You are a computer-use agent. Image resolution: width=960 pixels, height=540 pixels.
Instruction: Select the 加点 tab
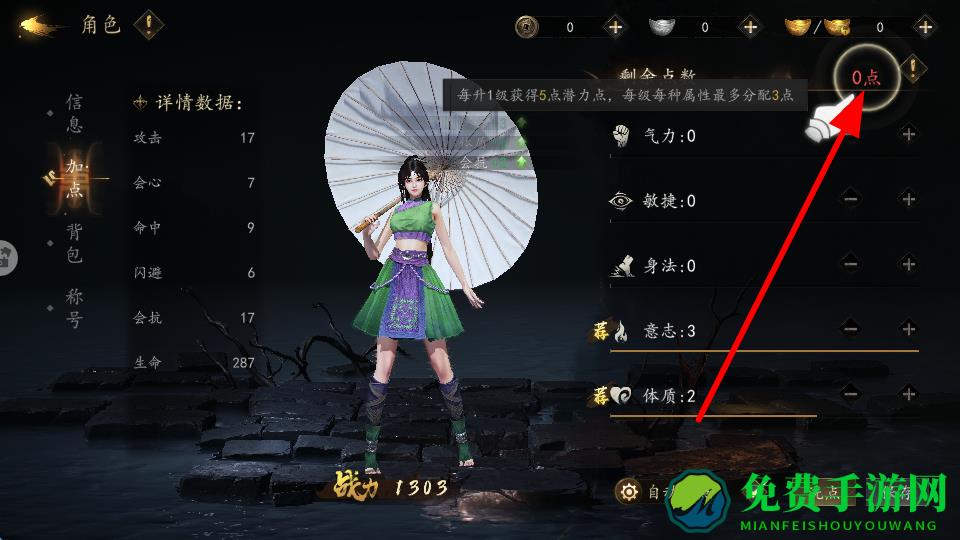(74, 178)
